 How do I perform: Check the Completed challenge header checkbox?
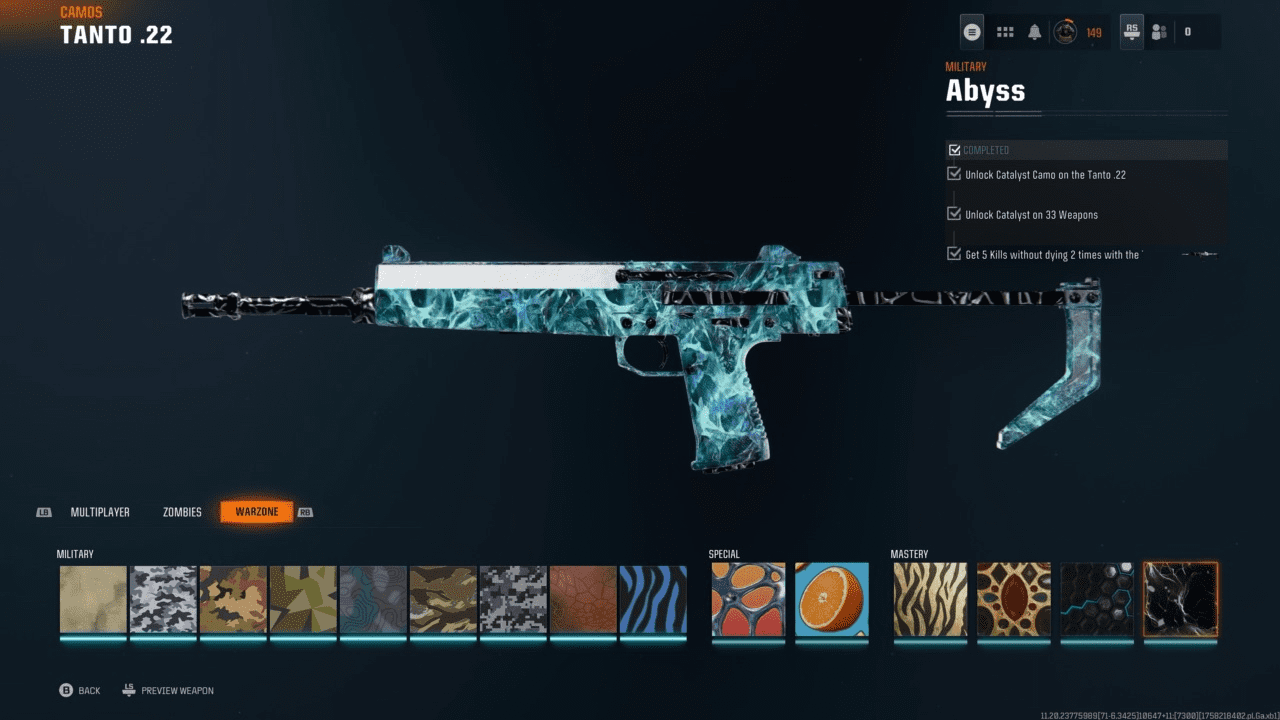(x=953, y=149)
